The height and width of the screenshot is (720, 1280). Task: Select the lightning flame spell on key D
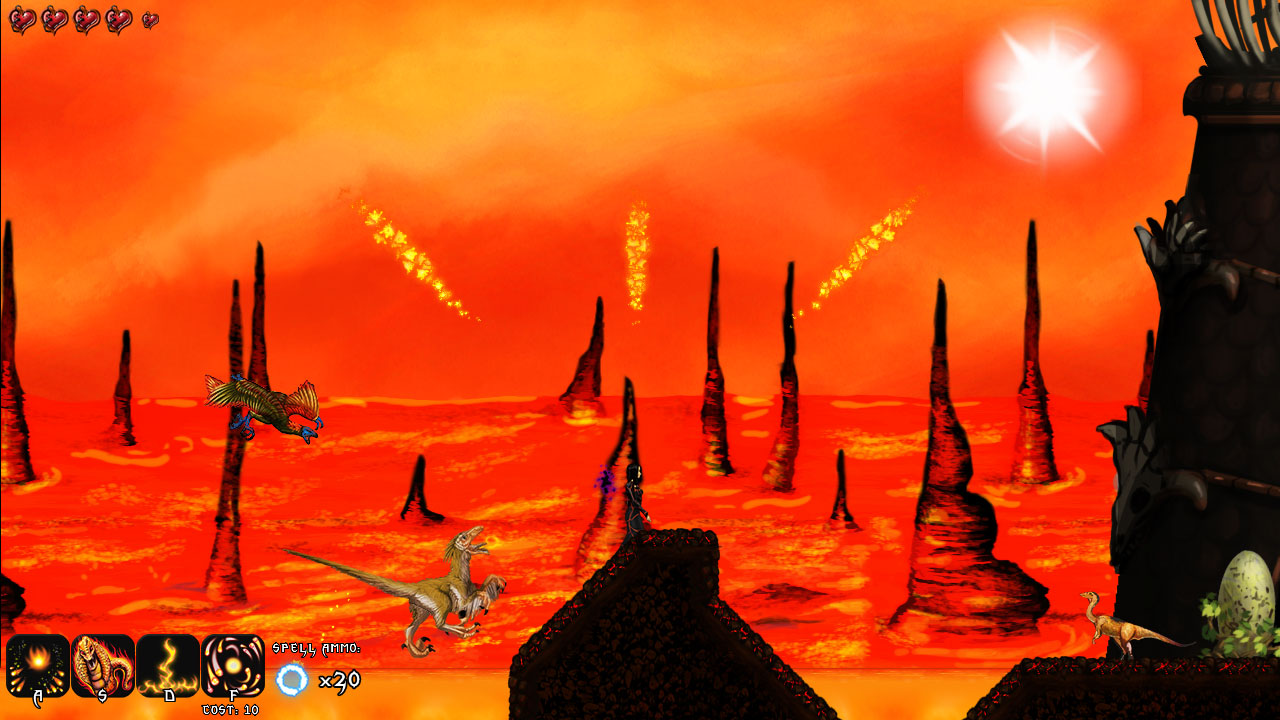(x=170, y=665)
